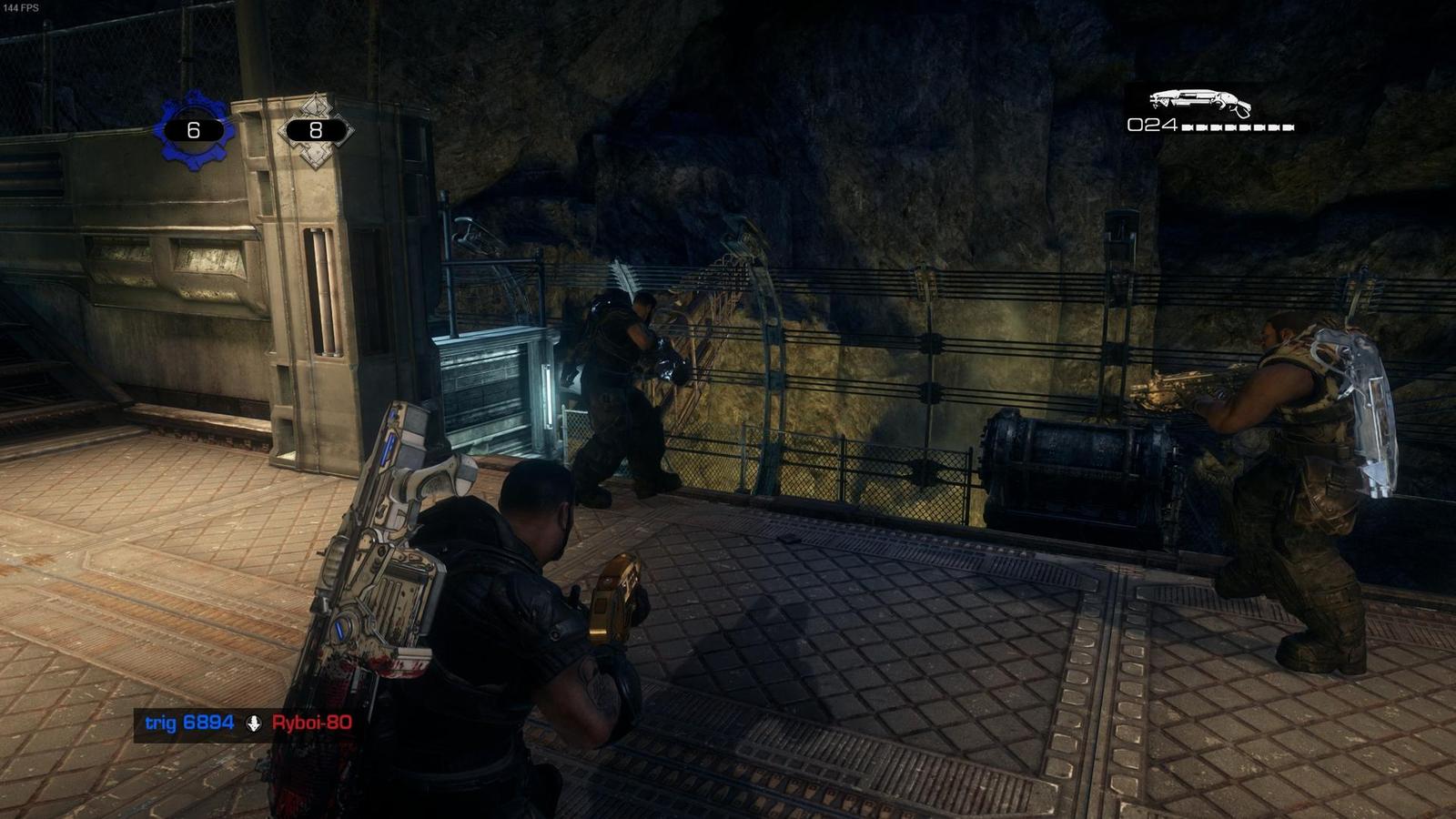
Task: Select the middle shell pip under the weapon
Action: pyautogui.click(x=1238, y=127)
